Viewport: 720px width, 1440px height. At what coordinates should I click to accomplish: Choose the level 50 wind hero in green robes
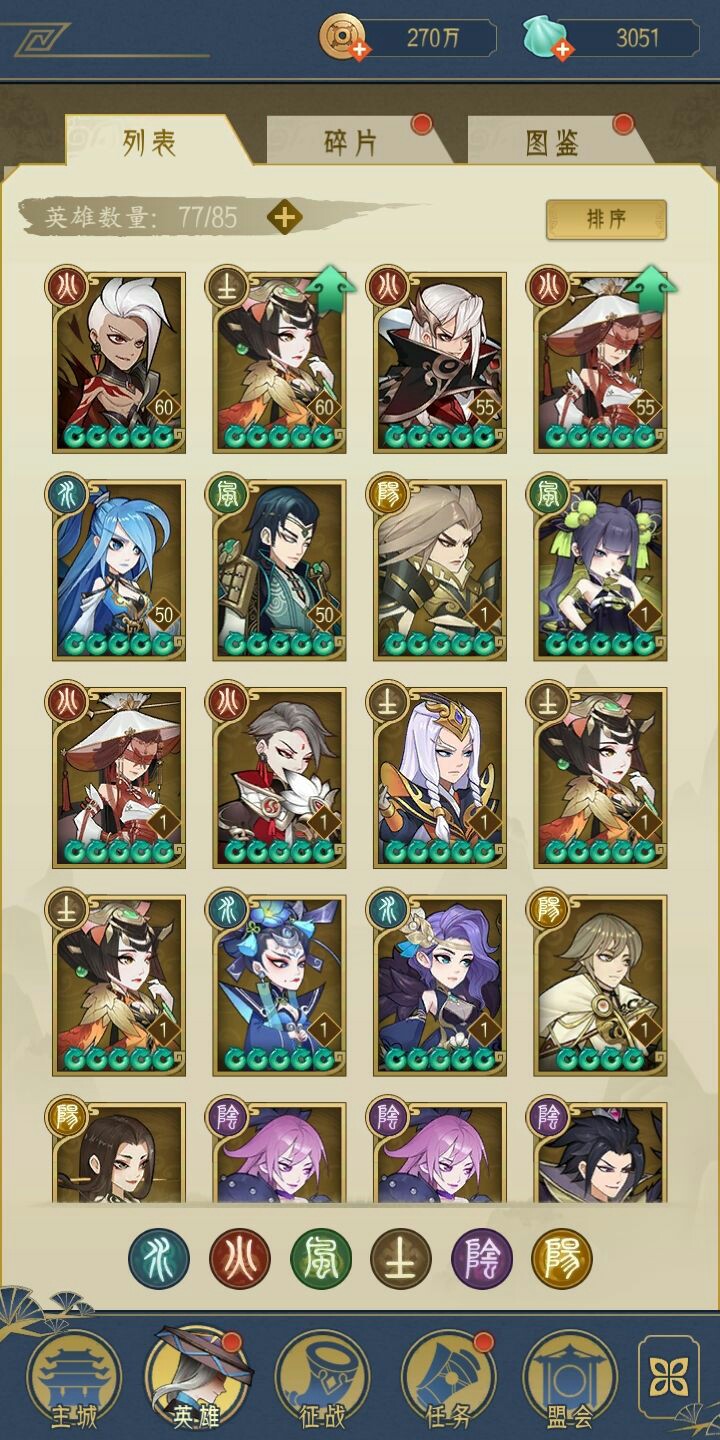[279, 569]
